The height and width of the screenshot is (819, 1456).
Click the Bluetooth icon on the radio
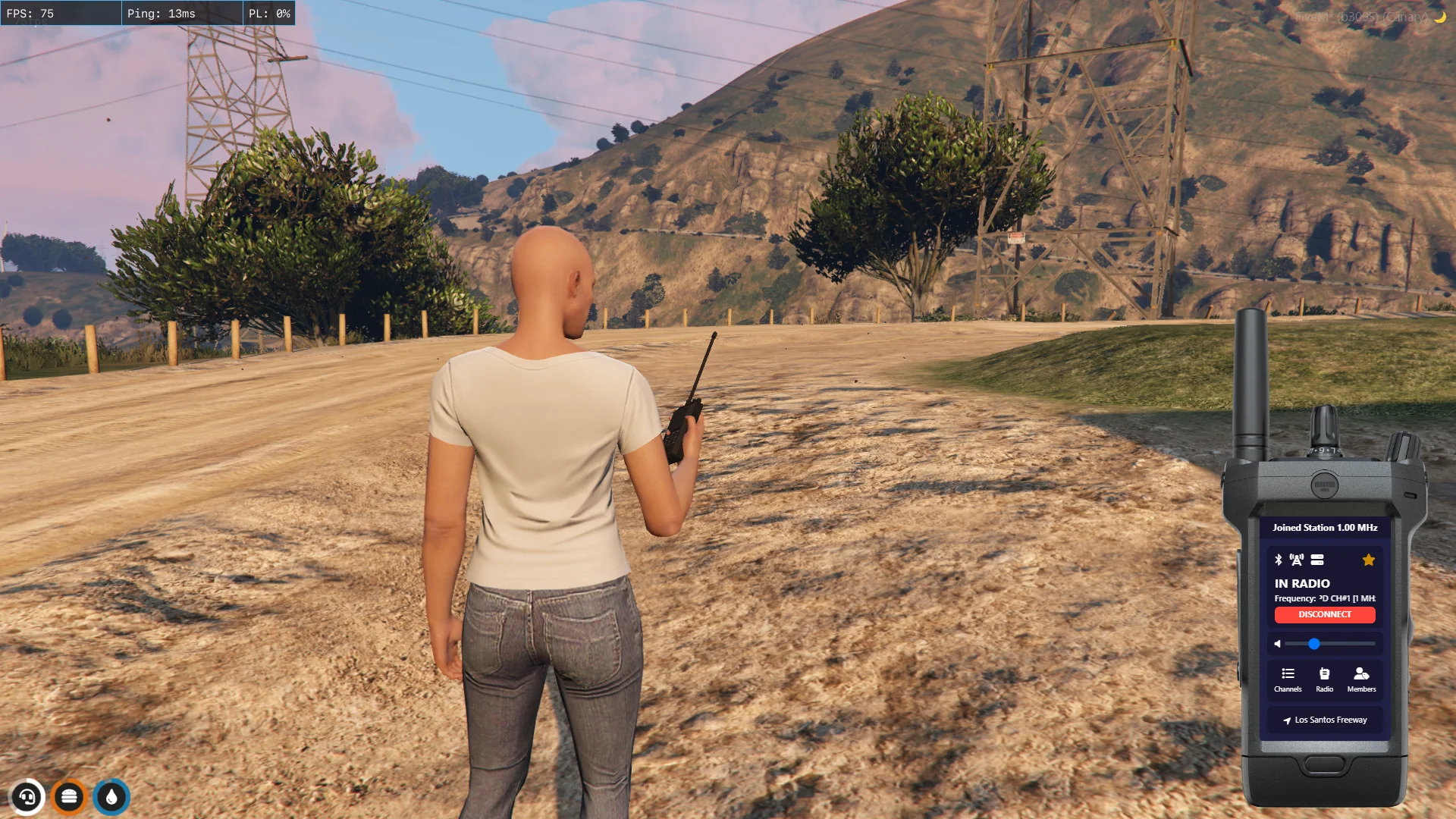click(x=1278, y=560)
